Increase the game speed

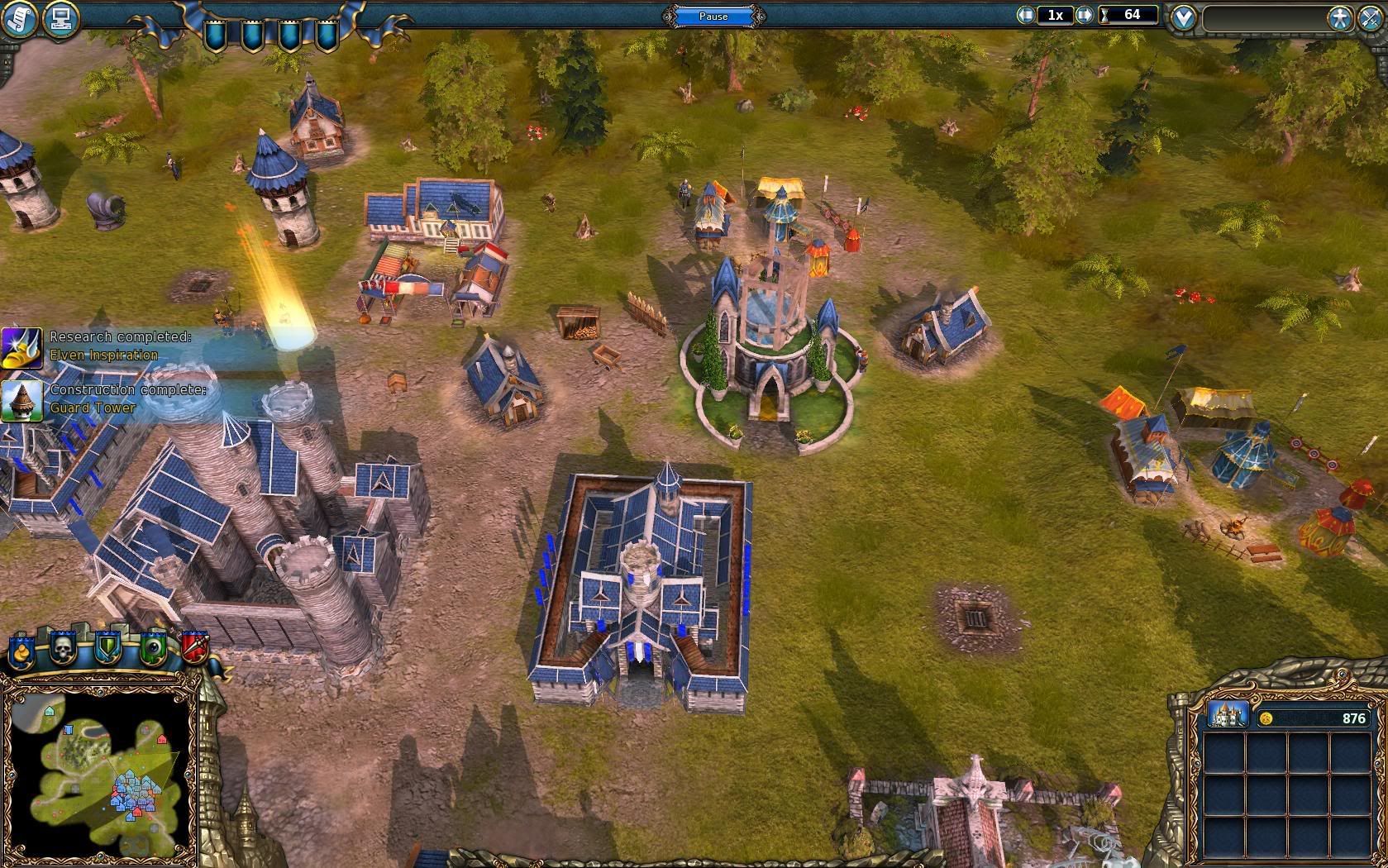point(1085,15)
